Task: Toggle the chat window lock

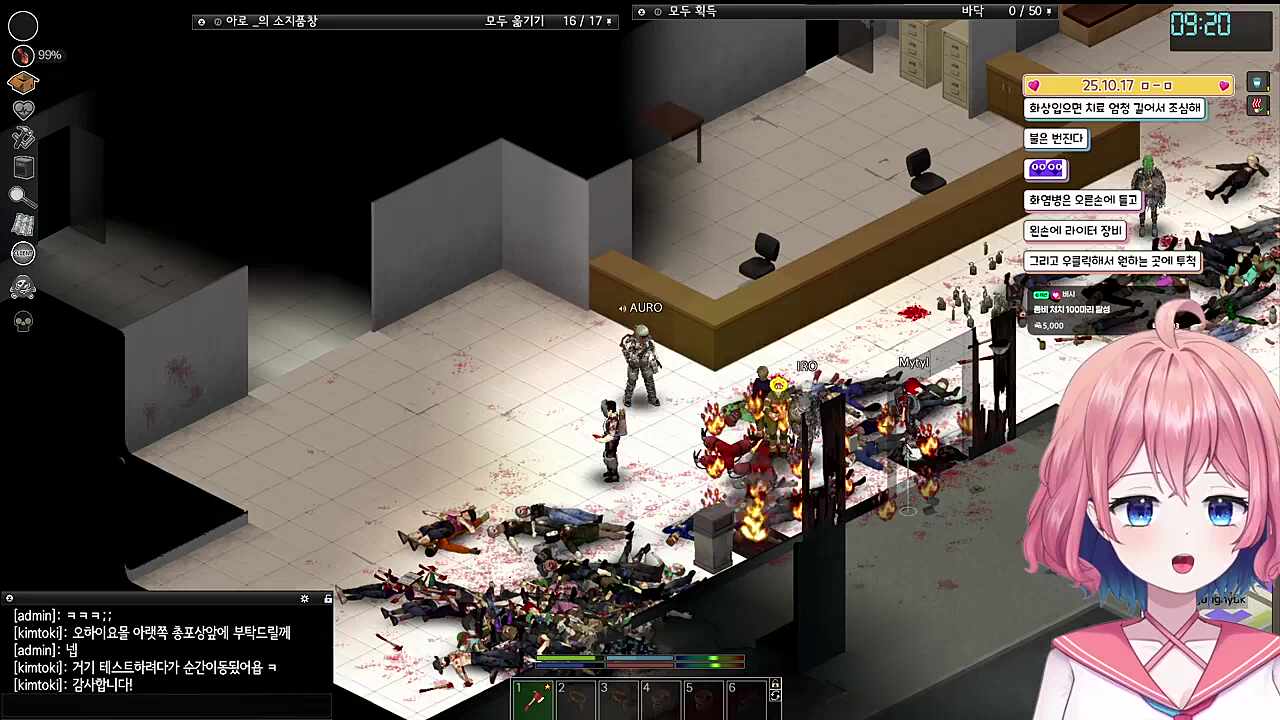Action: pyautogui.click(x=327, y=598)
